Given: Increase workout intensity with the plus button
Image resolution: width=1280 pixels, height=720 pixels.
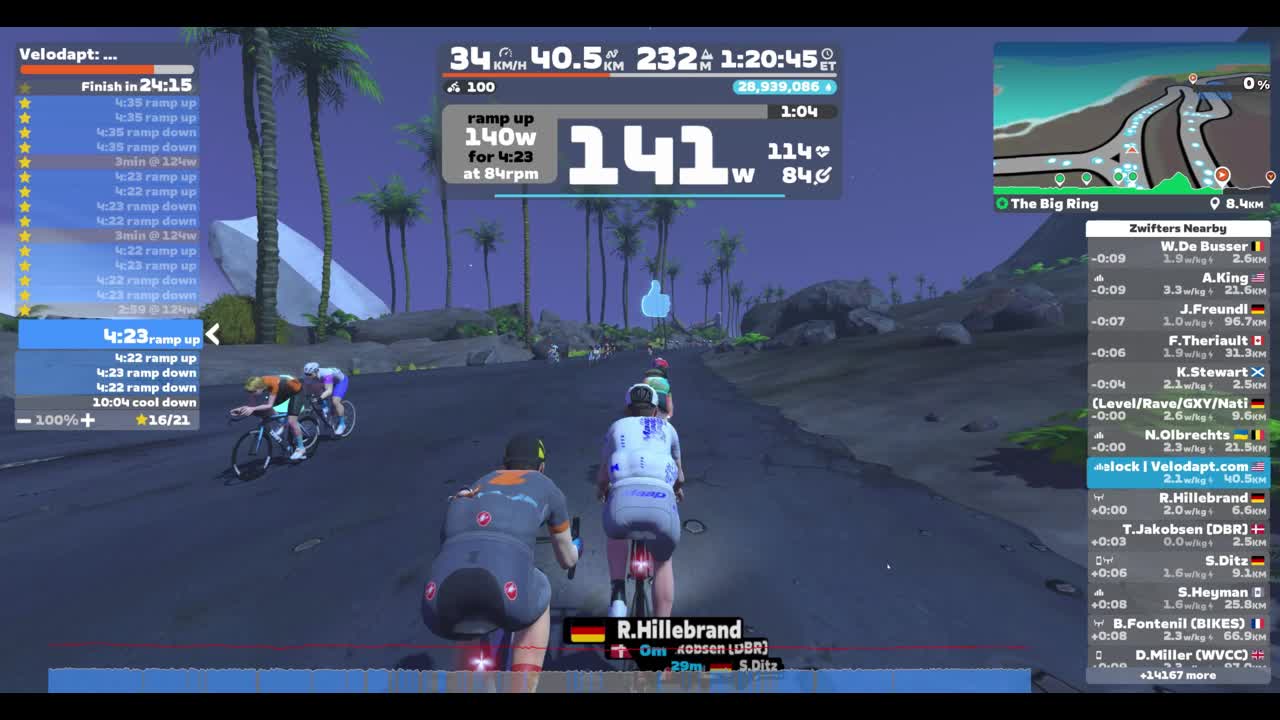Looking at the screenshot, I should coord(88,420).
